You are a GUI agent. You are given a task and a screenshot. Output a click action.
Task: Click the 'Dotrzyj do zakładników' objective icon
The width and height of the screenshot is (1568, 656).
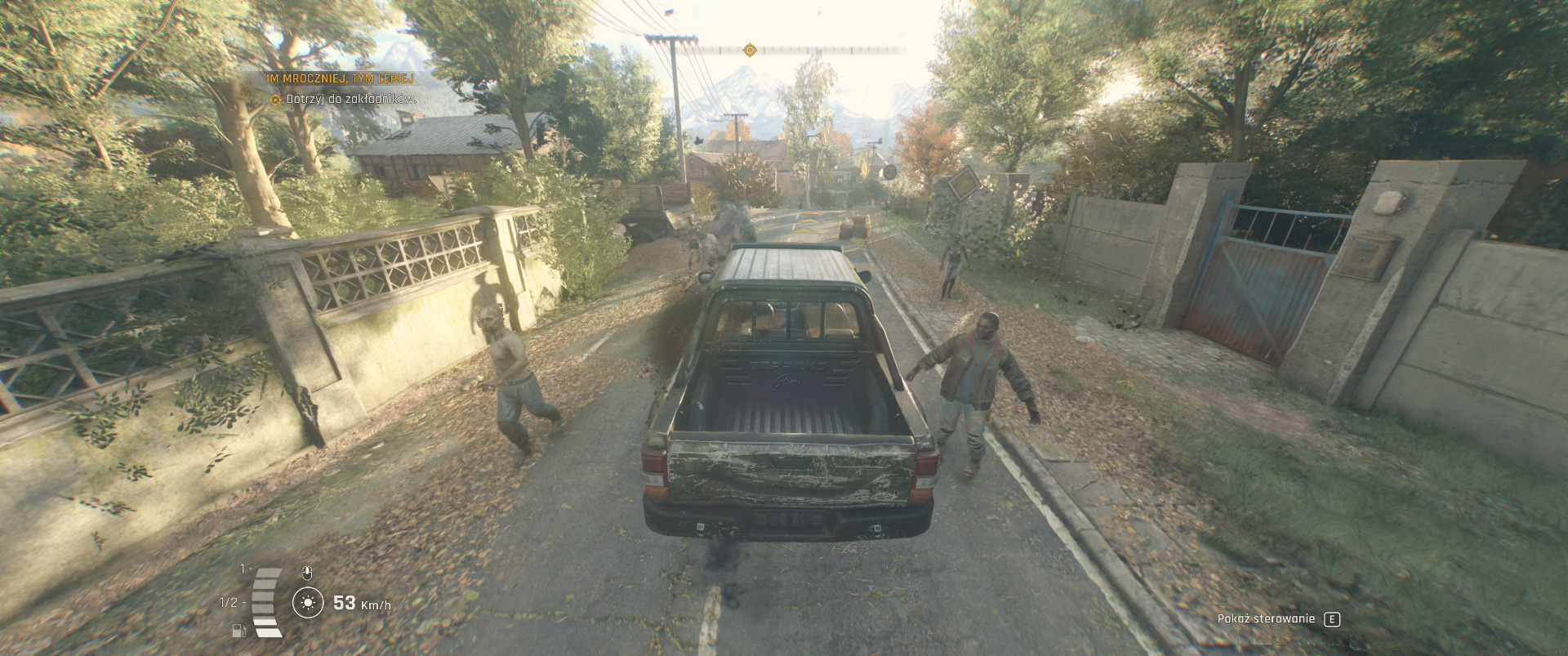[x=276, y=100]
